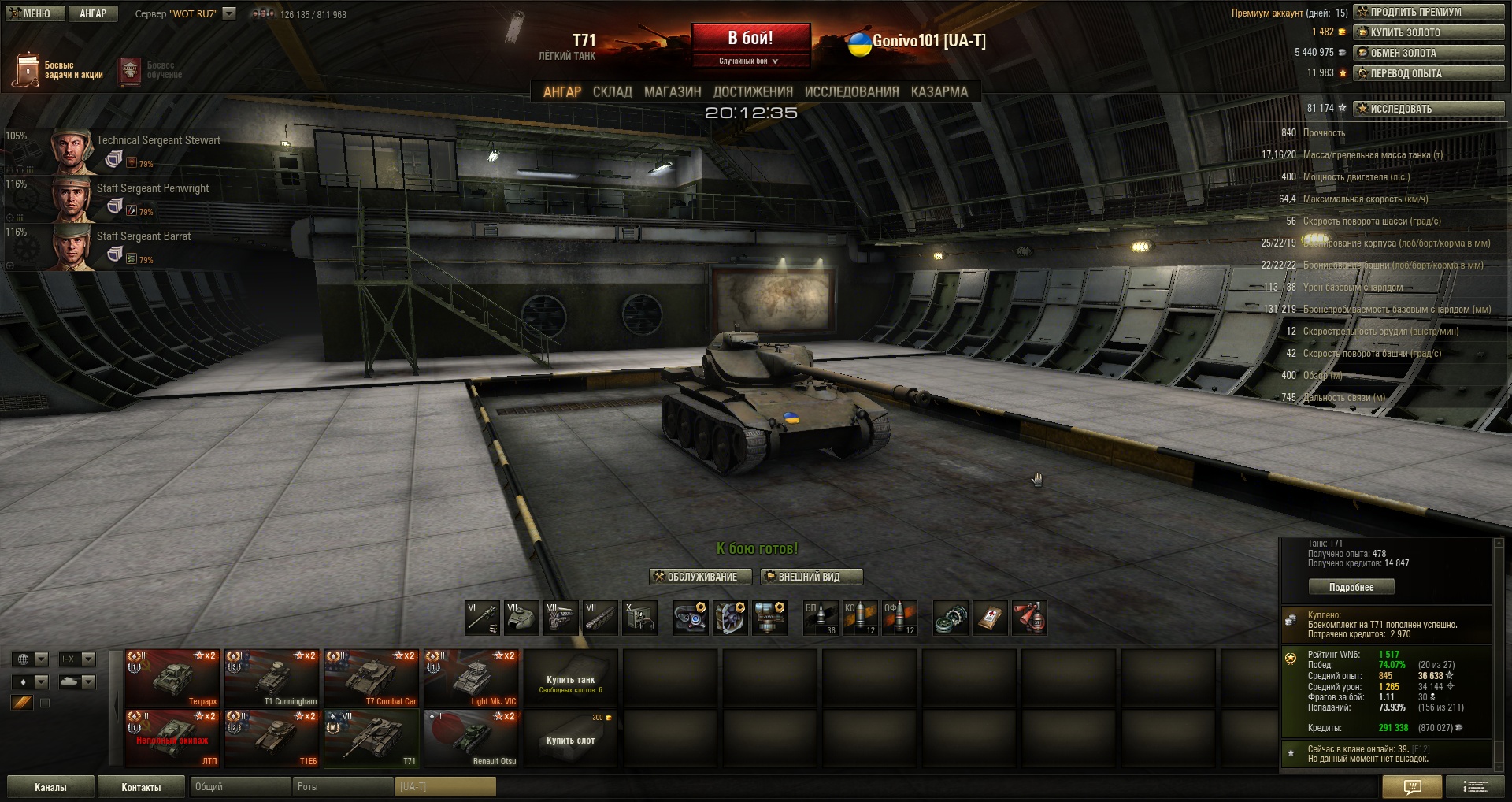Select the Renault Otsu tank
1512x802 pixels.
(471, 738)
